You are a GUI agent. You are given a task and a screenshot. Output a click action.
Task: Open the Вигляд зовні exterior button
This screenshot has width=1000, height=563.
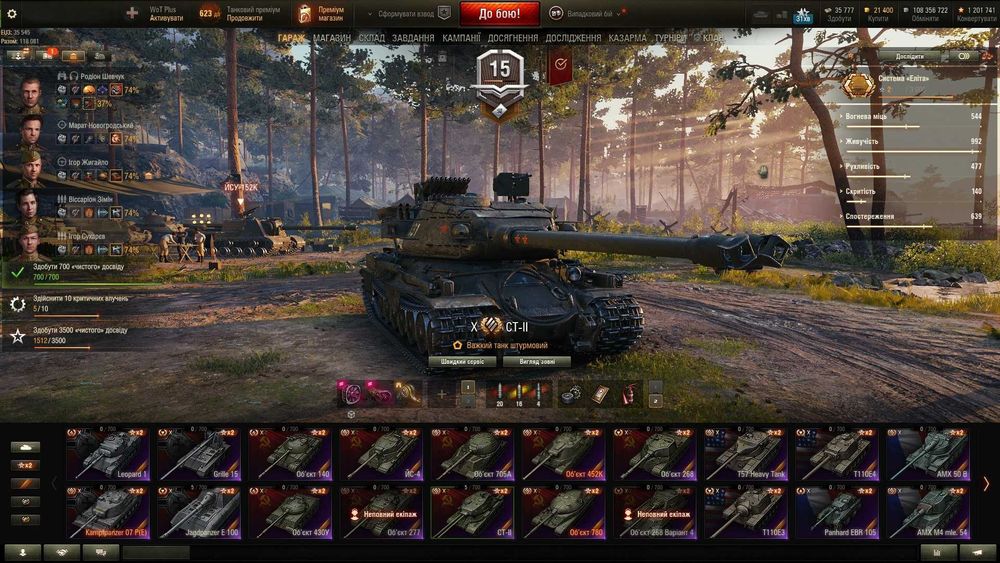coord(537,362)
